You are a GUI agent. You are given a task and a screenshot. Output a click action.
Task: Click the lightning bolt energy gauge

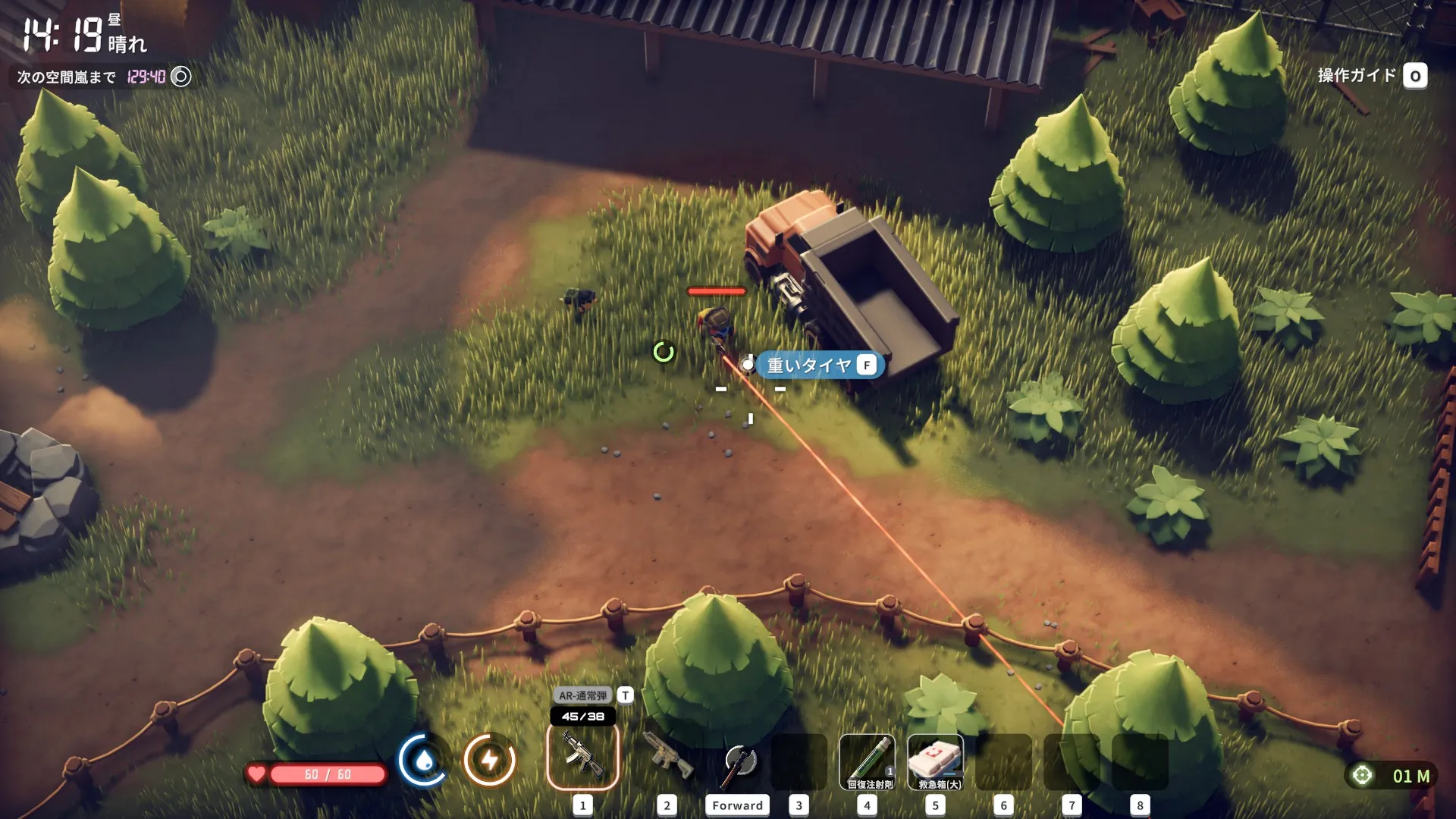pyautogui.click(x=489, y=760)
